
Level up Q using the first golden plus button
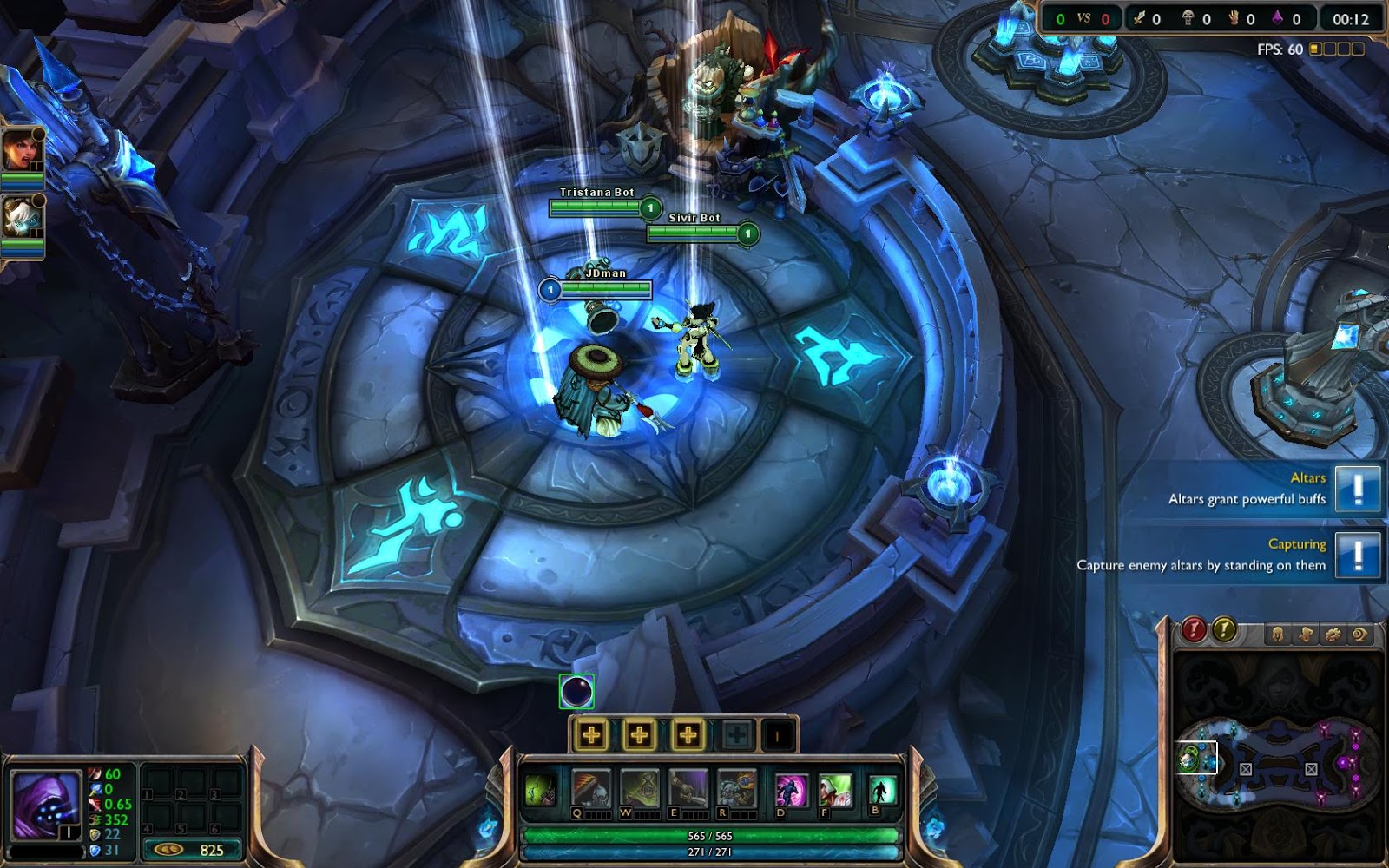(592, 735)
